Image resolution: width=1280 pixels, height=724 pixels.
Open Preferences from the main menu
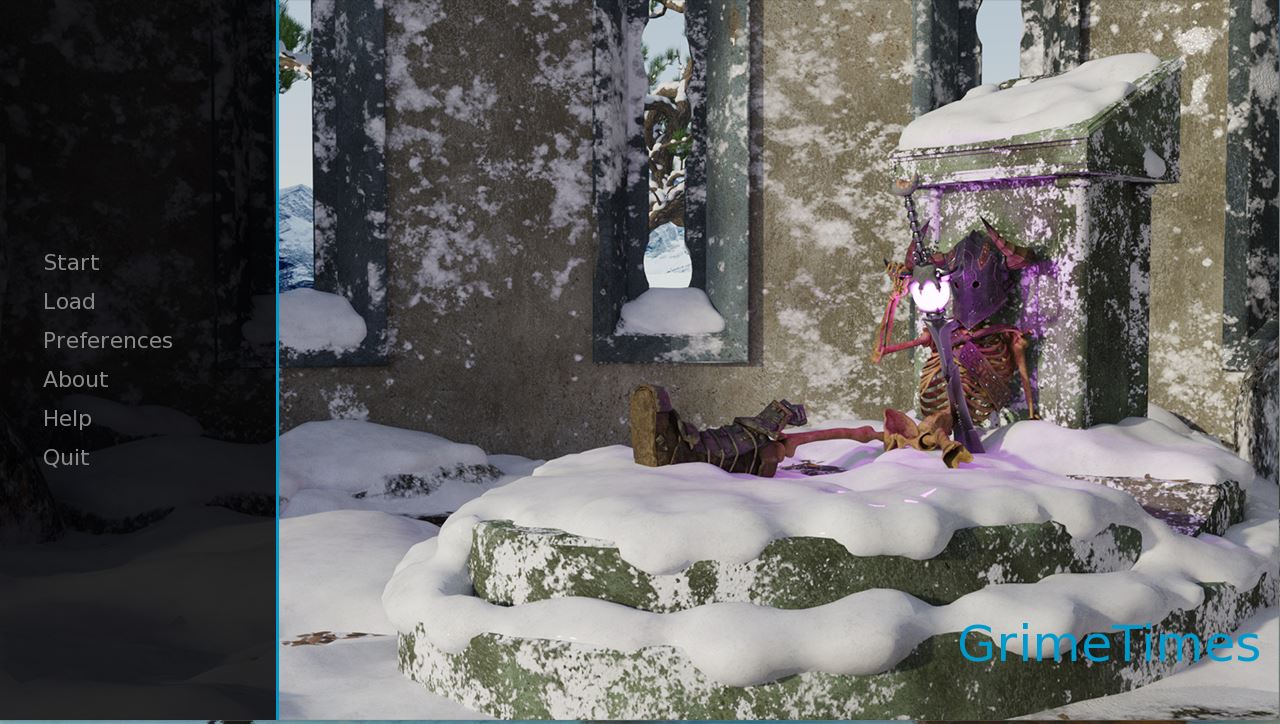click(107, 341)
